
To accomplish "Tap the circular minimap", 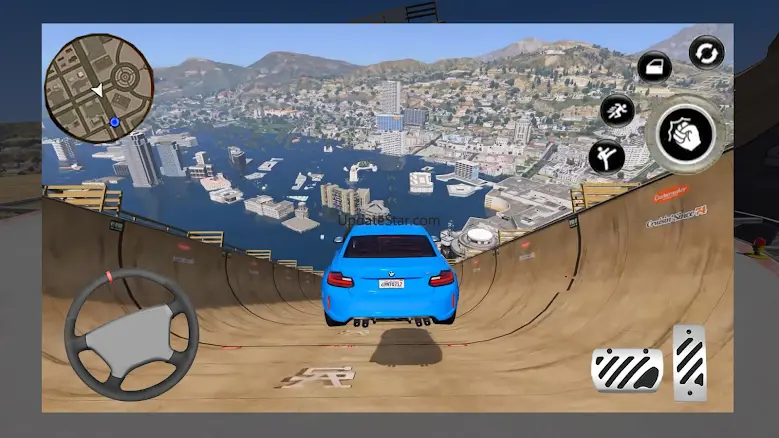I will coord(98,89).
